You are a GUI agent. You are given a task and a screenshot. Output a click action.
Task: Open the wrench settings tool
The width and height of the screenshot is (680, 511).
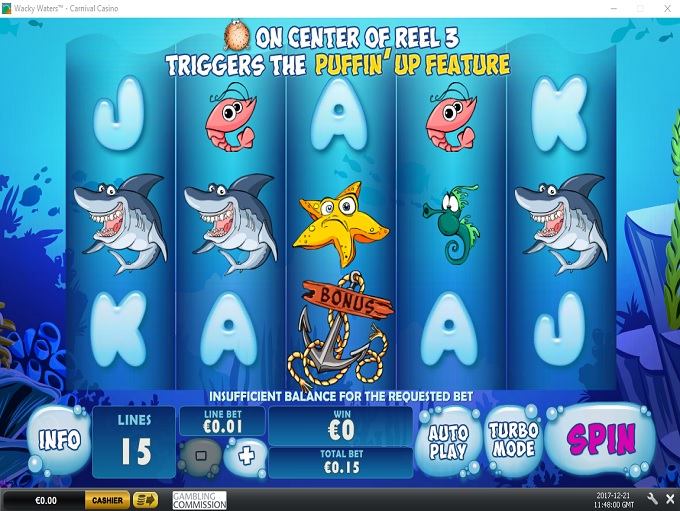[x=652, y=500]
